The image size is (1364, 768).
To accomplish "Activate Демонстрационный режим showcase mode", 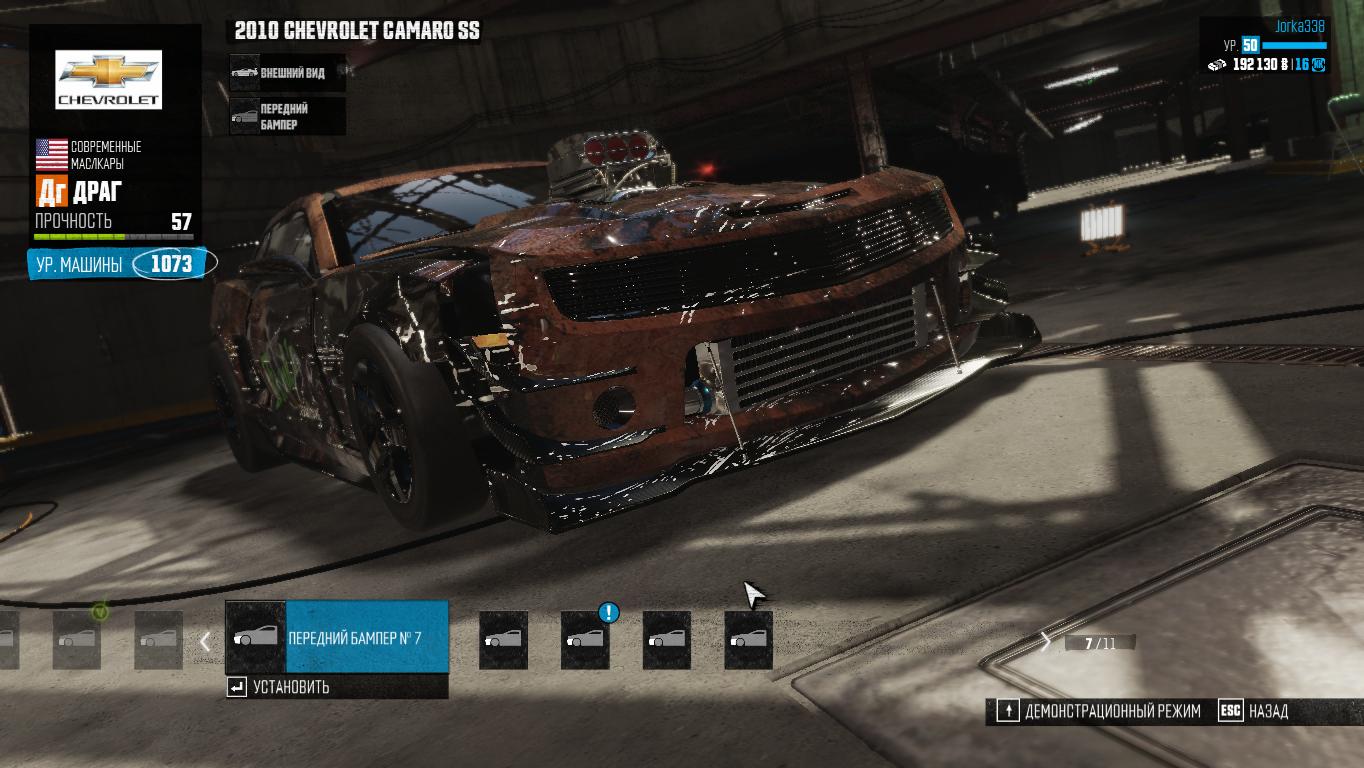I will (x=1099, y=711).
